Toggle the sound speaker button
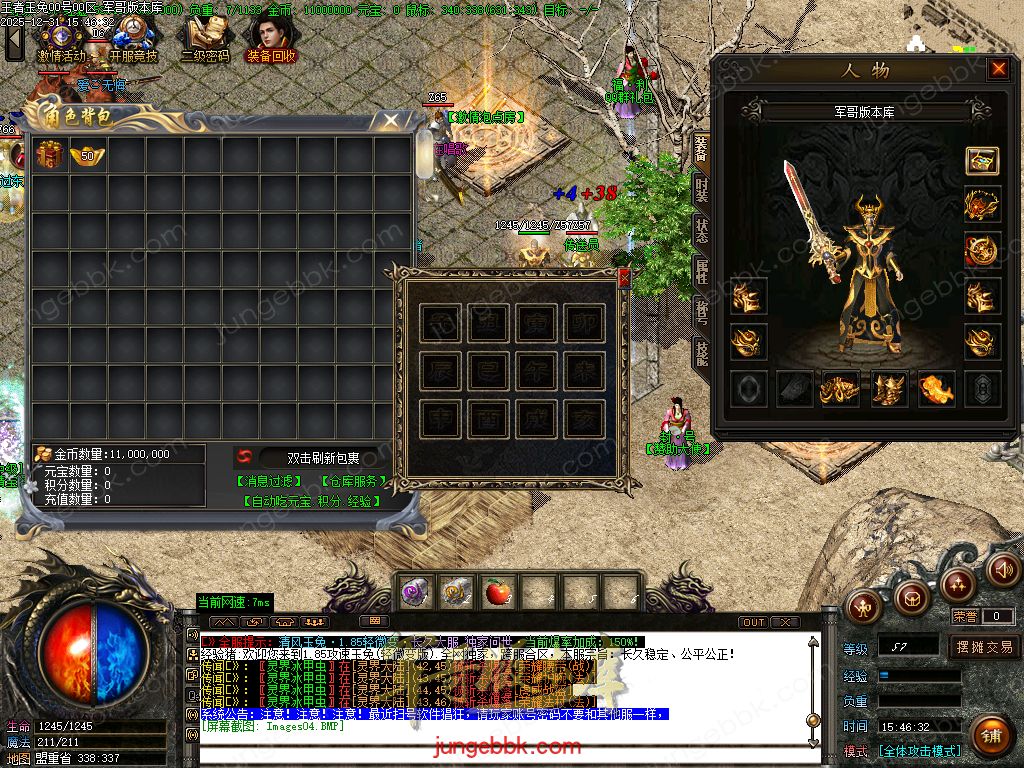This screenshot has height=768, width=1024. click(1004, 570)
